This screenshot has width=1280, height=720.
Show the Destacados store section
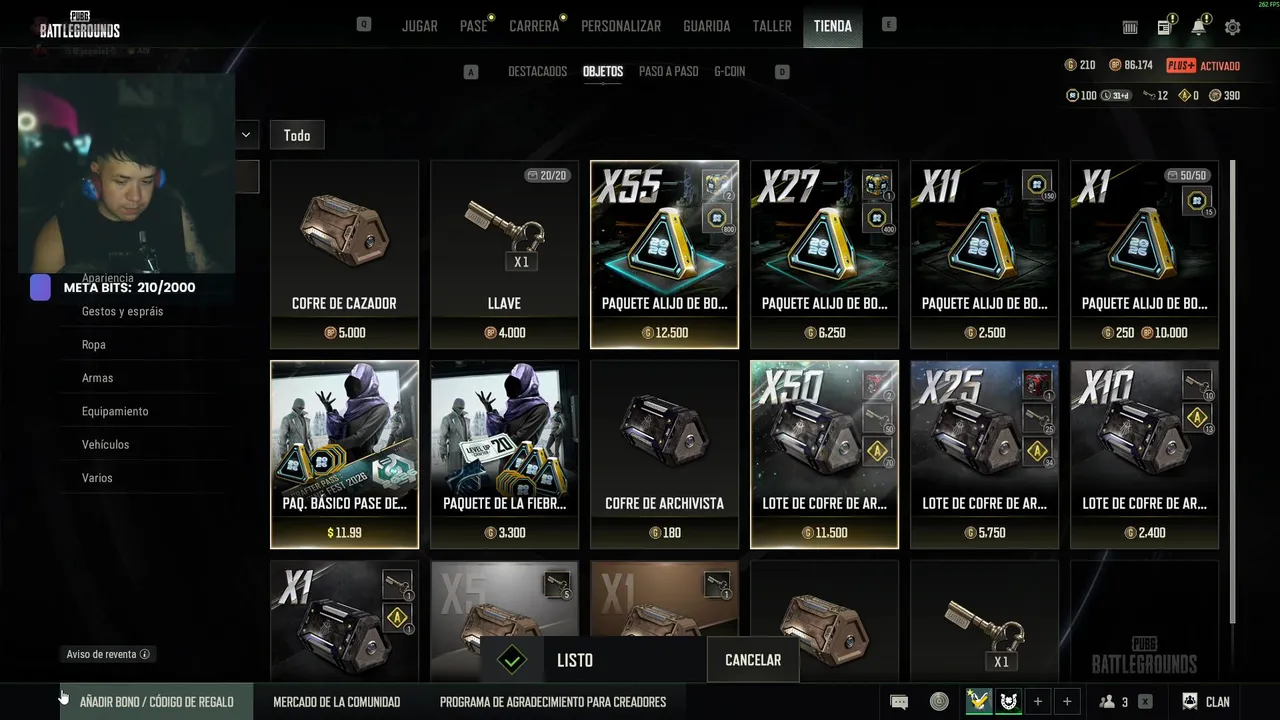(x=537, y=72)
